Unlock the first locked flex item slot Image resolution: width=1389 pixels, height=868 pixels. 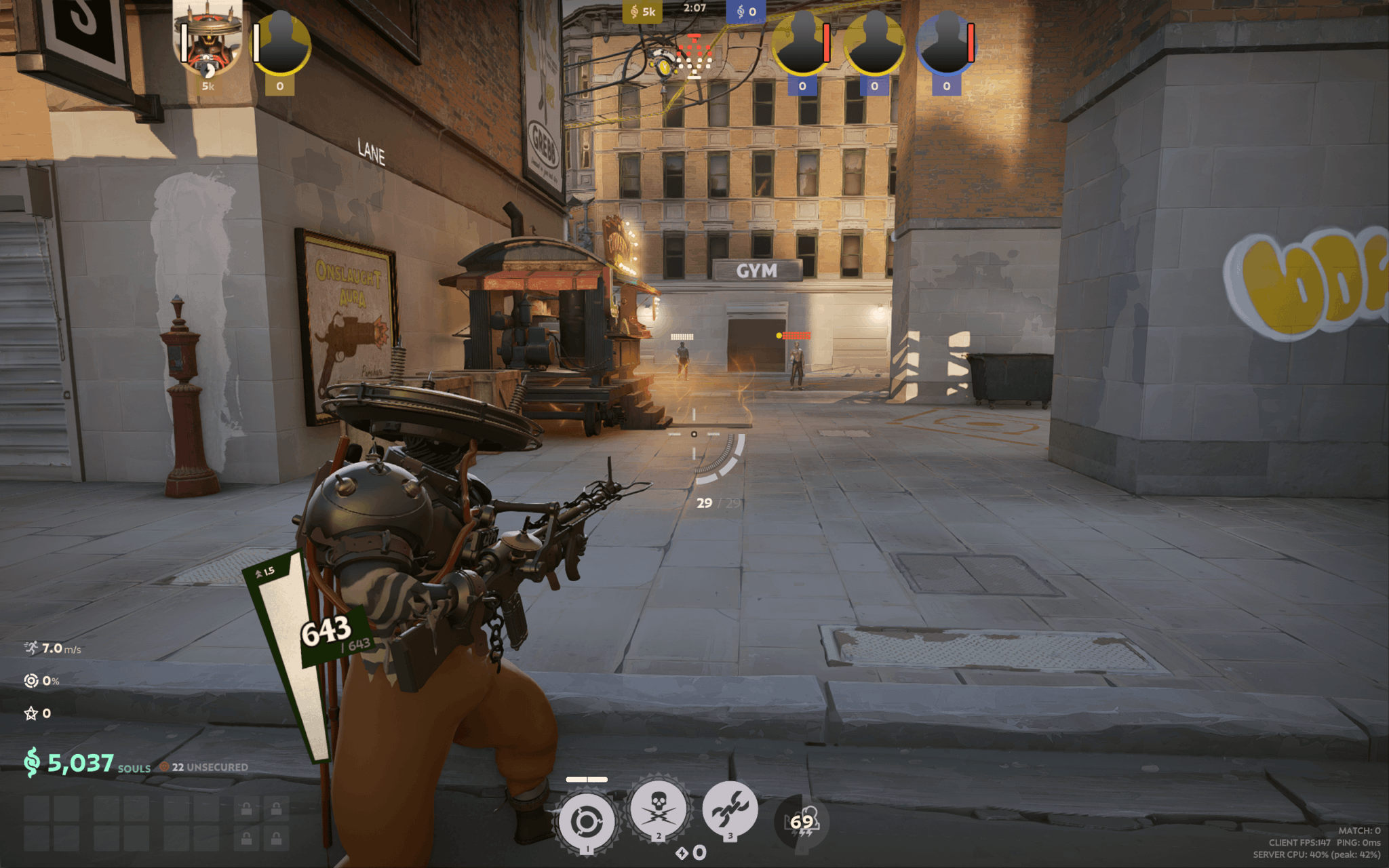(x=246, y=809)
